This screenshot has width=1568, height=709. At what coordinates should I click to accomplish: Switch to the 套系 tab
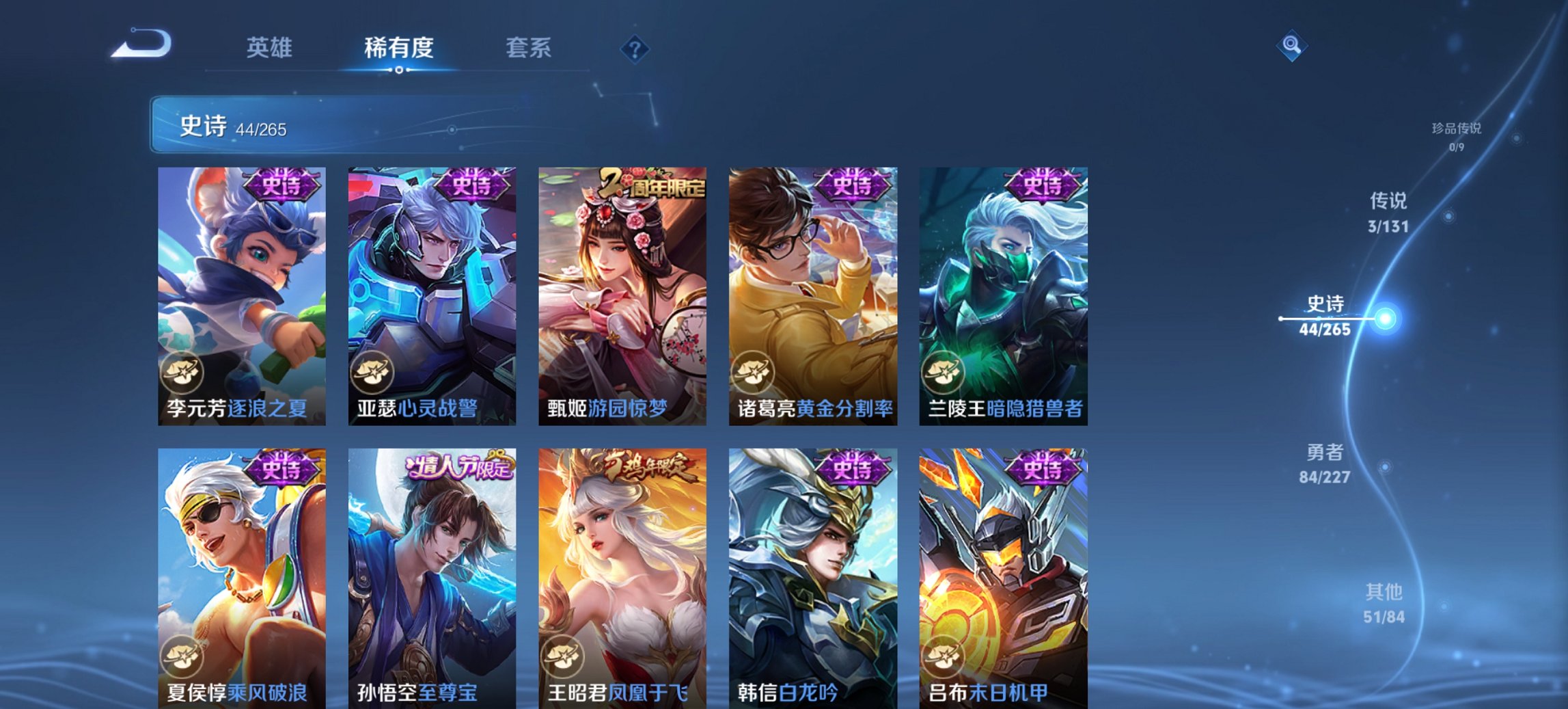(x=528, y=49)
